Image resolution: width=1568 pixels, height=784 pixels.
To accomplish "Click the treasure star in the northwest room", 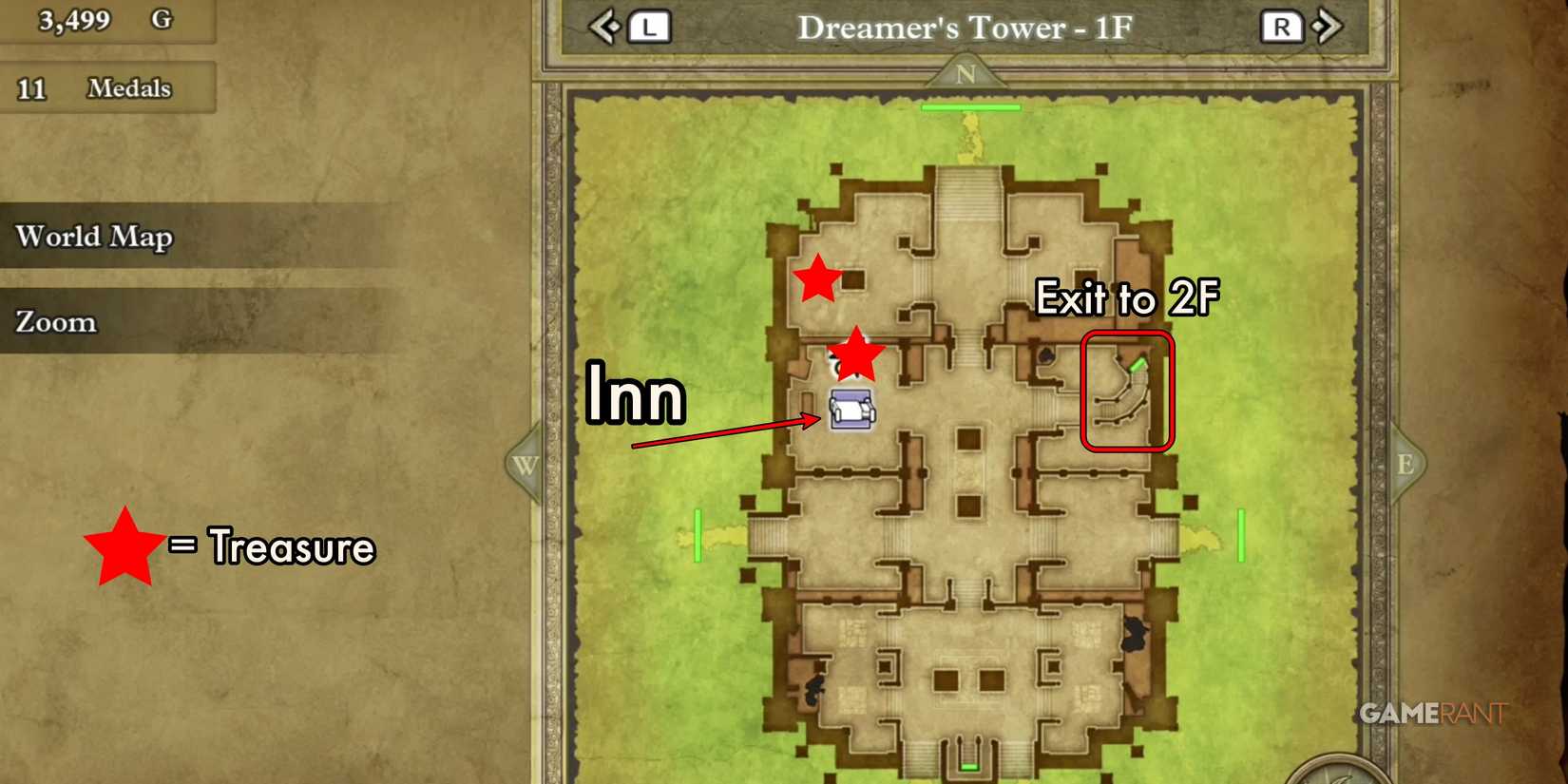I will [x=819, y=279].
